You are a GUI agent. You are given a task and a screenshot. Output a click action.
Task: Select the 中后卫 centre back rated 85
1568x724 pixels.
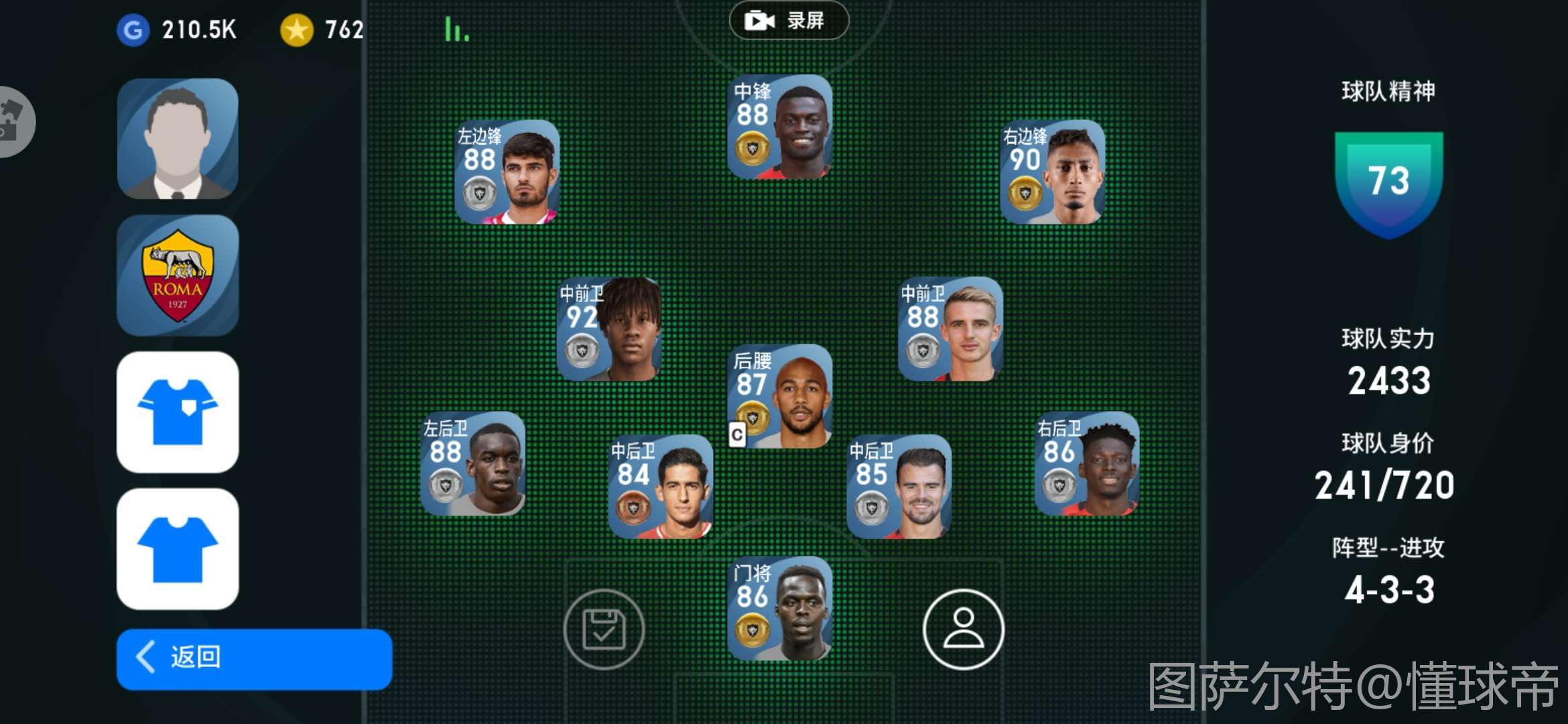[899, 487]
